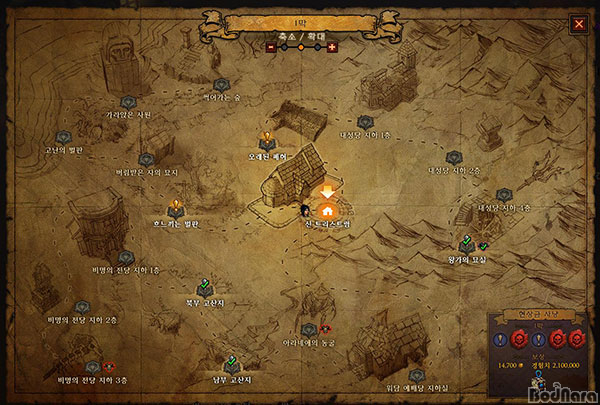Select the 썩어가는 숲 waypoint

tap(221, 84)
